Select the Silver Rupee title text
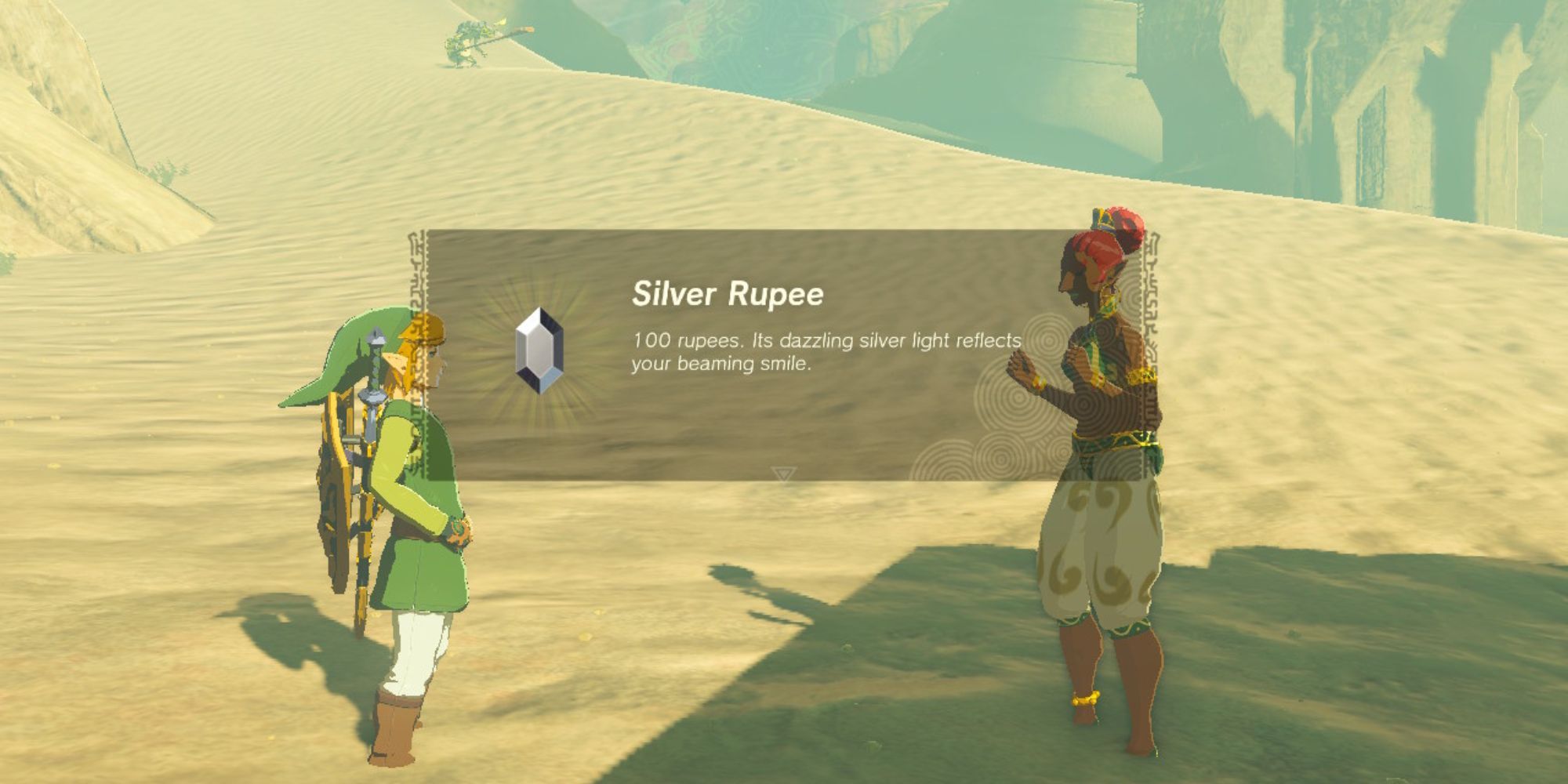 (729, 294)
